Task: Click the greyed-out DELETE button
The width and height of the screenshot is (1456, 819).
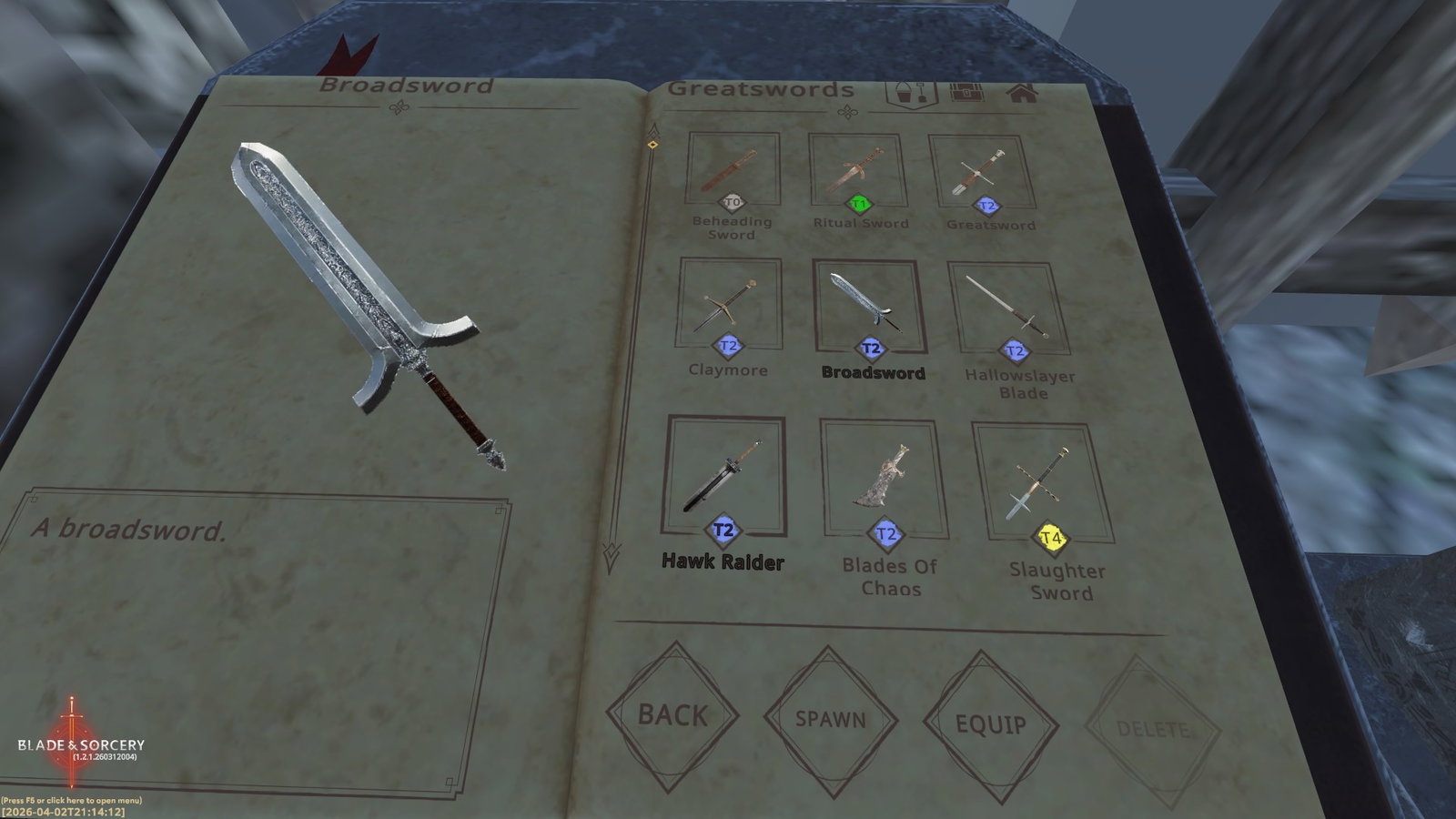Action: click(x=1152, y=730)
